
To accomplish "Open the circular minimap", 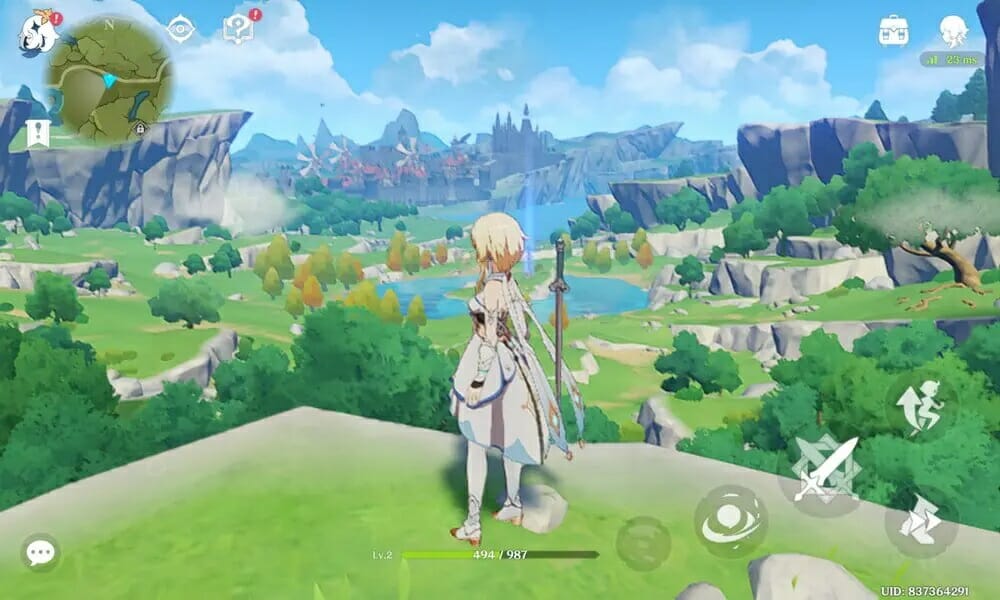I will pos(108,78).
